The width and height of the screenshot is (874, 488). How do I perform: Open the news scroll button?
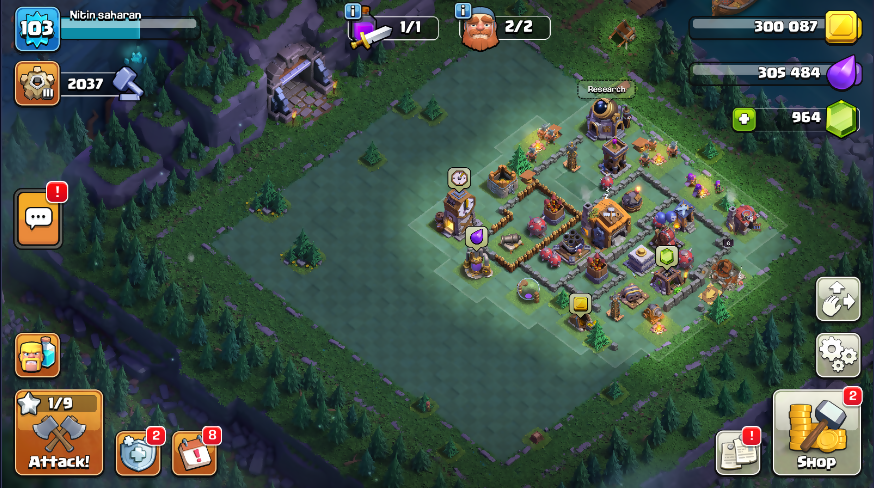click(738, 453)
